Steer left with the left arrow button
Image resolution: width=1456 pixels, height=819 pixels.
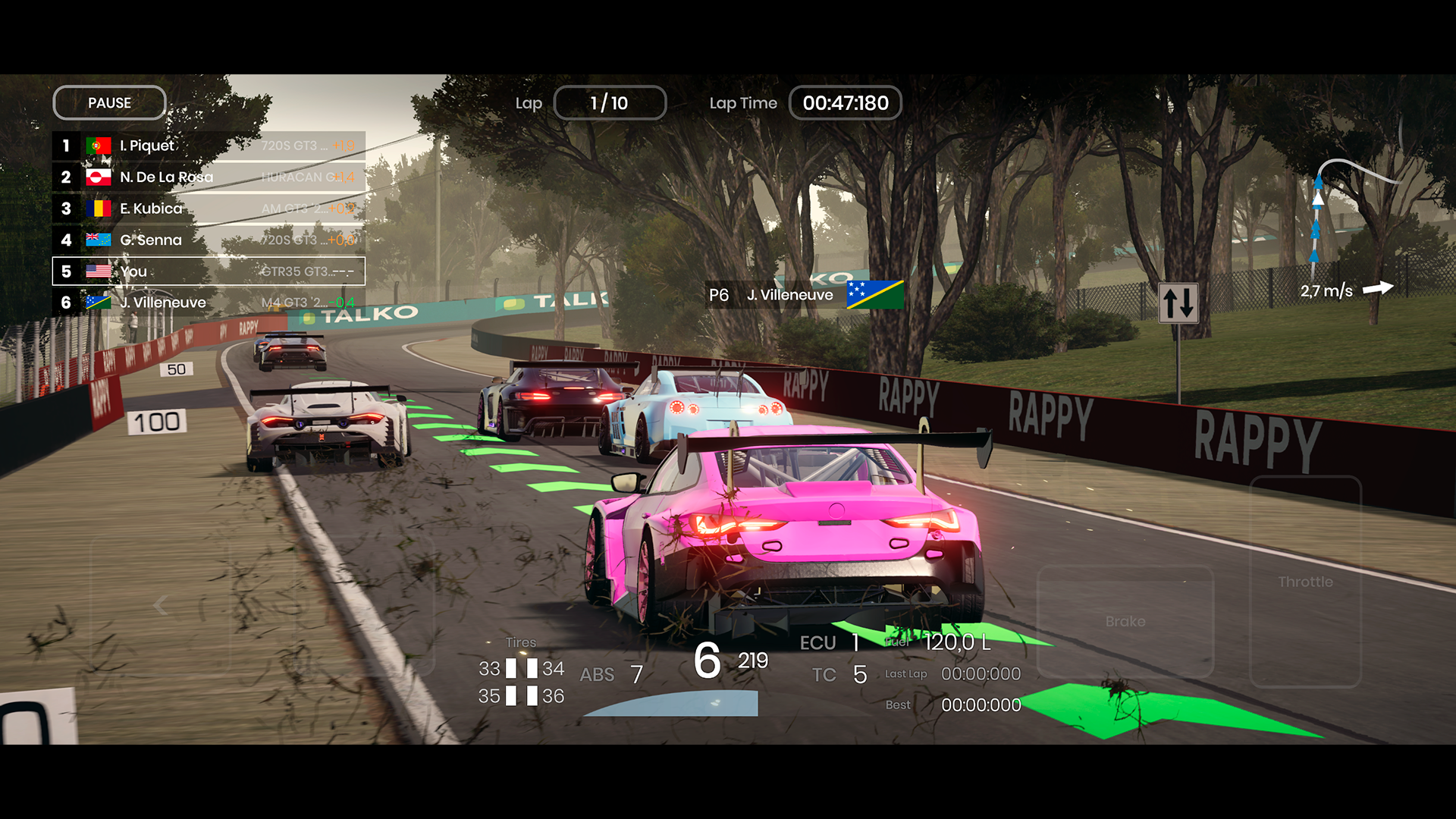160,605
